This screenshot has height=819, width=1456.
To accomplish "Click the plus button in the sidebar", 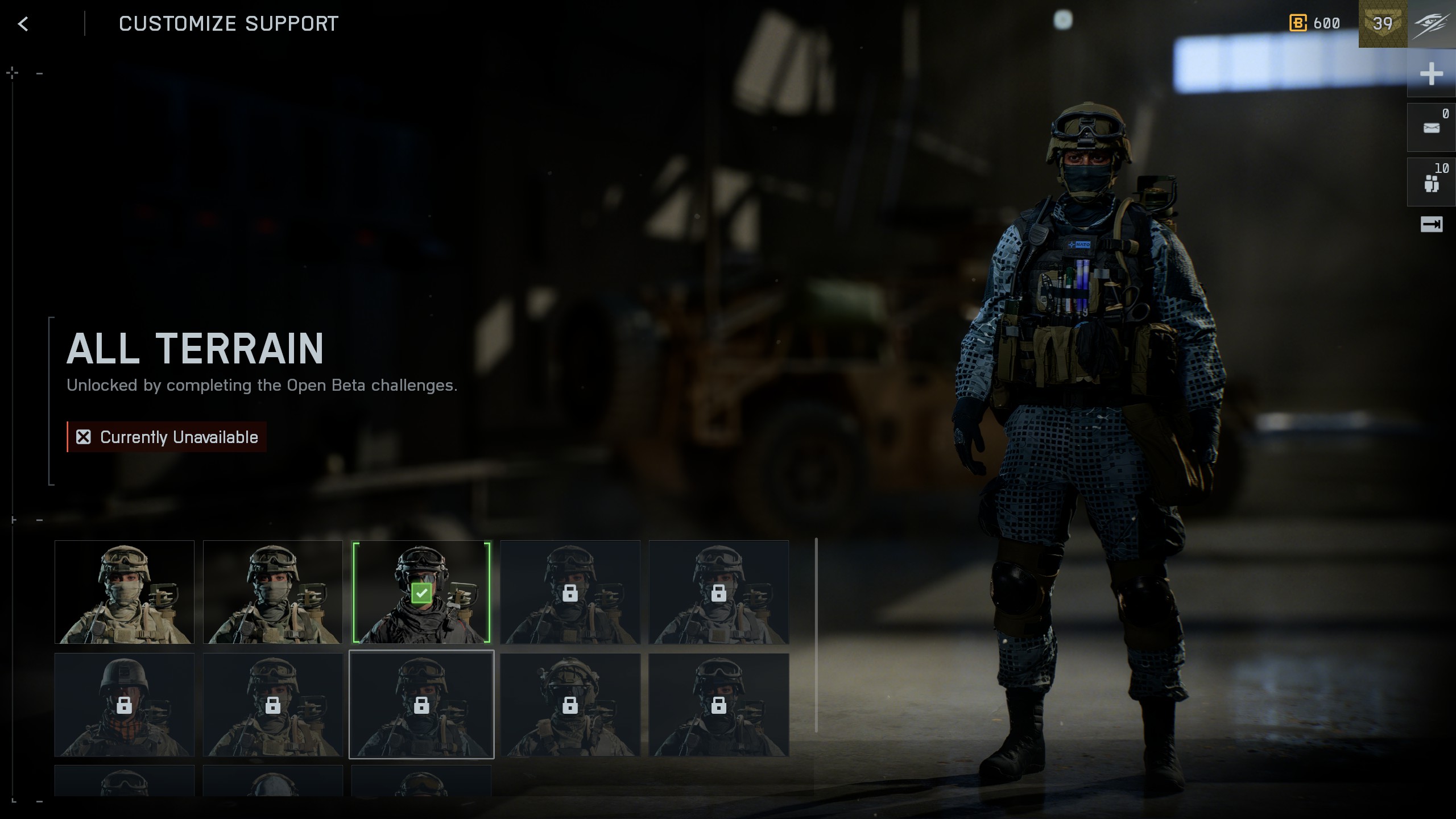I will [1431, 74].
